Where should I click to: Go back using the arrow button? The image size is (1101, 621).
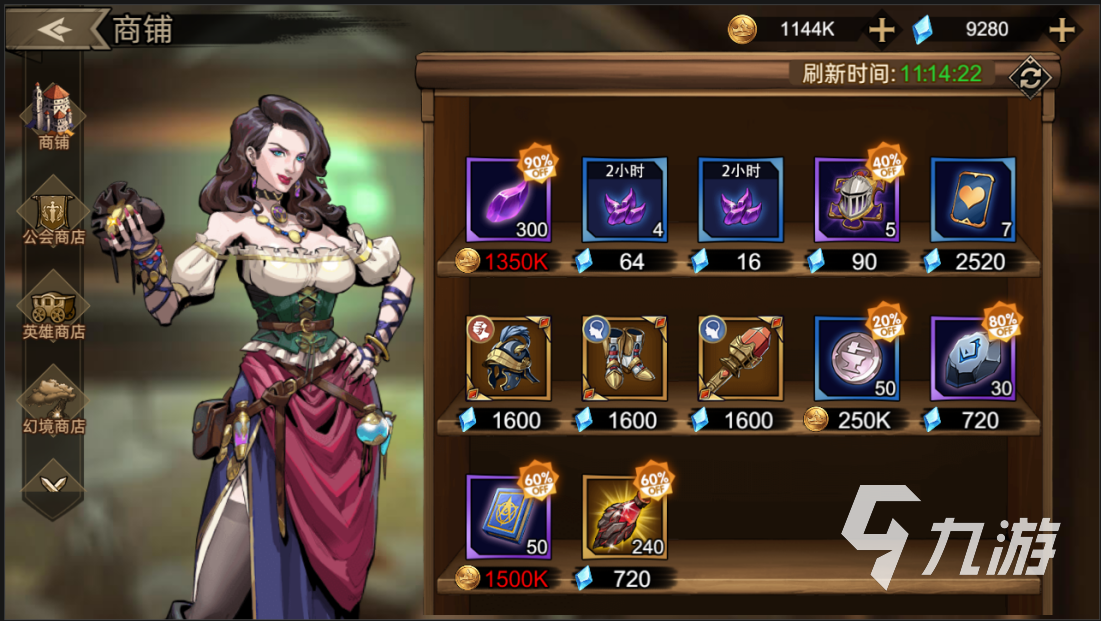[x=55, y=28]
